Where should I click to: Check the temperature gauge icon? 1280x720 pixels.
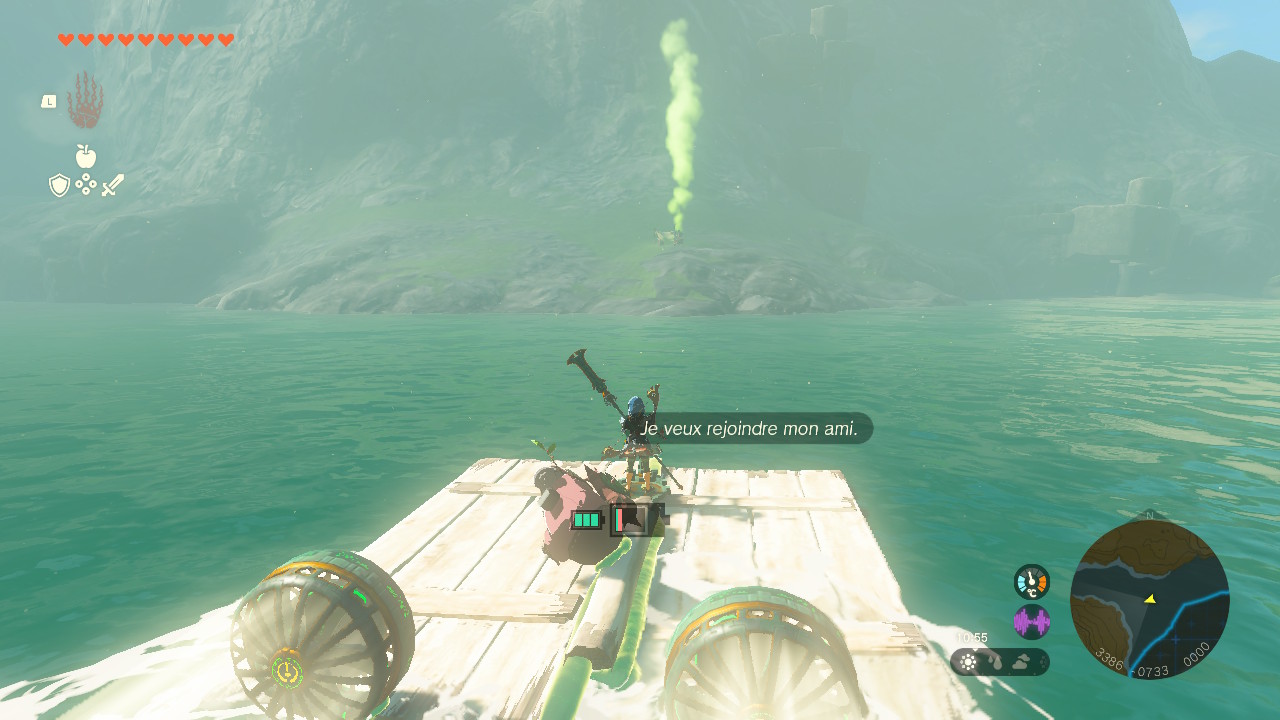pyautogui.click(x=1031, y=581)
